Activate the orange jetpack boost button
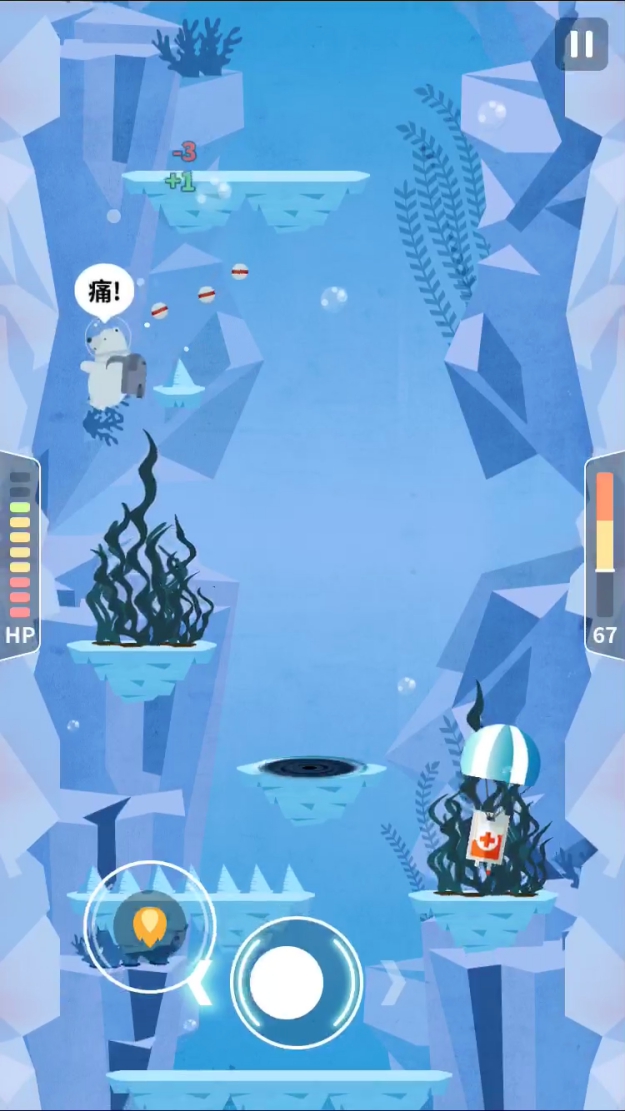The image size is (625, 1111). pyautogui.click(x=149, y=926)
